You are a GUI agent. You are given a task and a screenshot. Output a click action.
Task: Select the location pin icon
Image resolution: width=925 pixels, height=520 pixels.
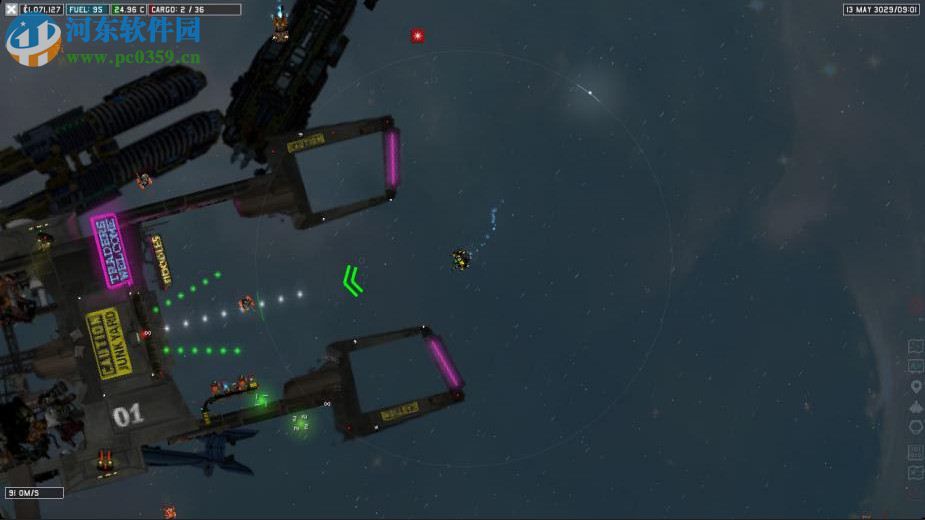point(915,386)
